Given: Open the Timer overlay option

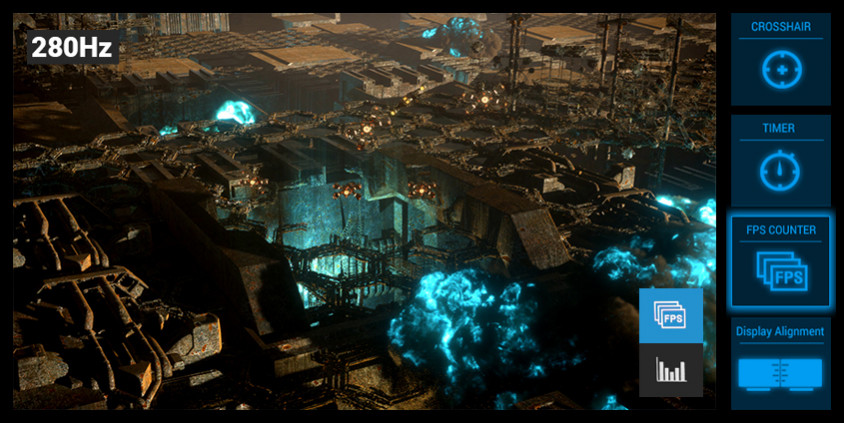Looking at the screenshot, I should click(780, 161).
